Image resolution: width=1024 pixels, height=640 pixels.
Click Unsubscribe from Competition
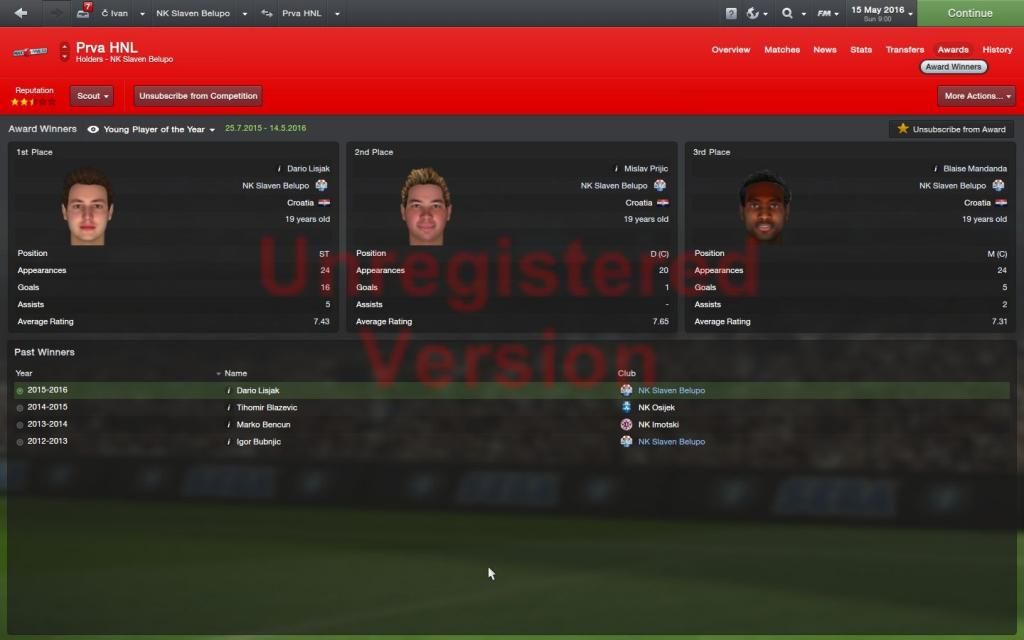click(x=198, y=96)
